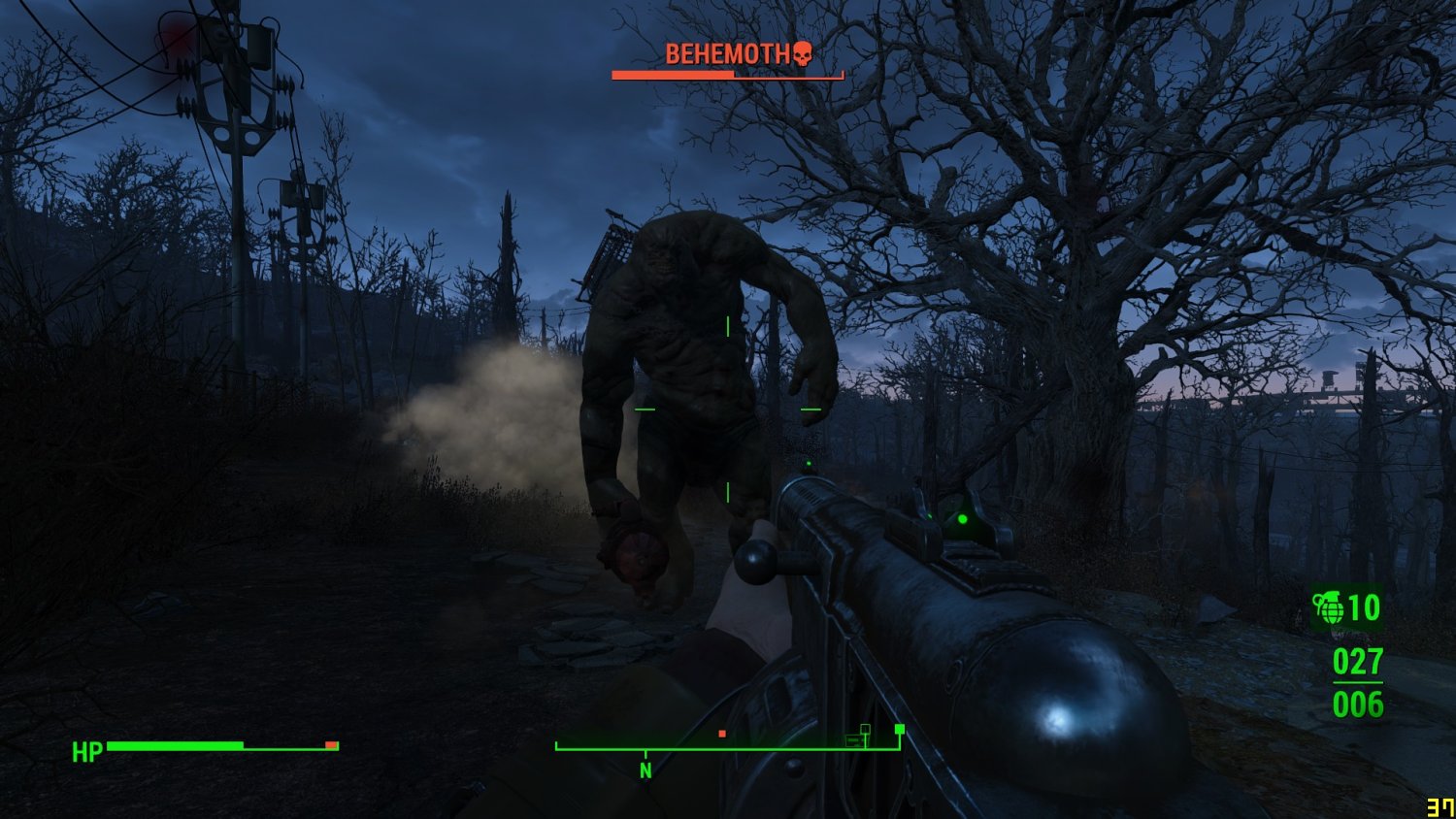Click the red enemy marker on the compass
1456x819 pixels.
[x=722, y=734]
